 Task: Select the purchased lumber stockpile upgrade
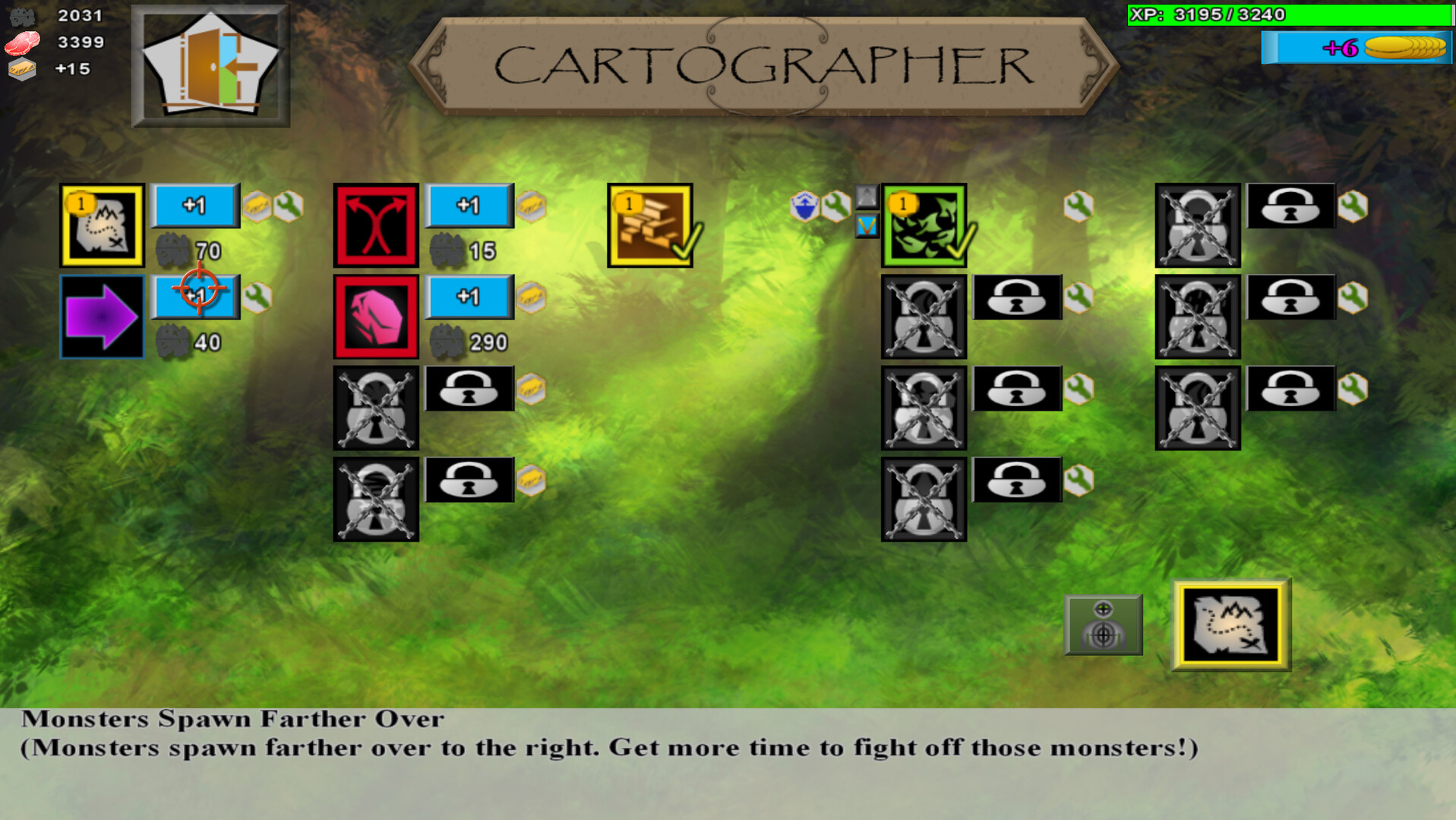650,224
